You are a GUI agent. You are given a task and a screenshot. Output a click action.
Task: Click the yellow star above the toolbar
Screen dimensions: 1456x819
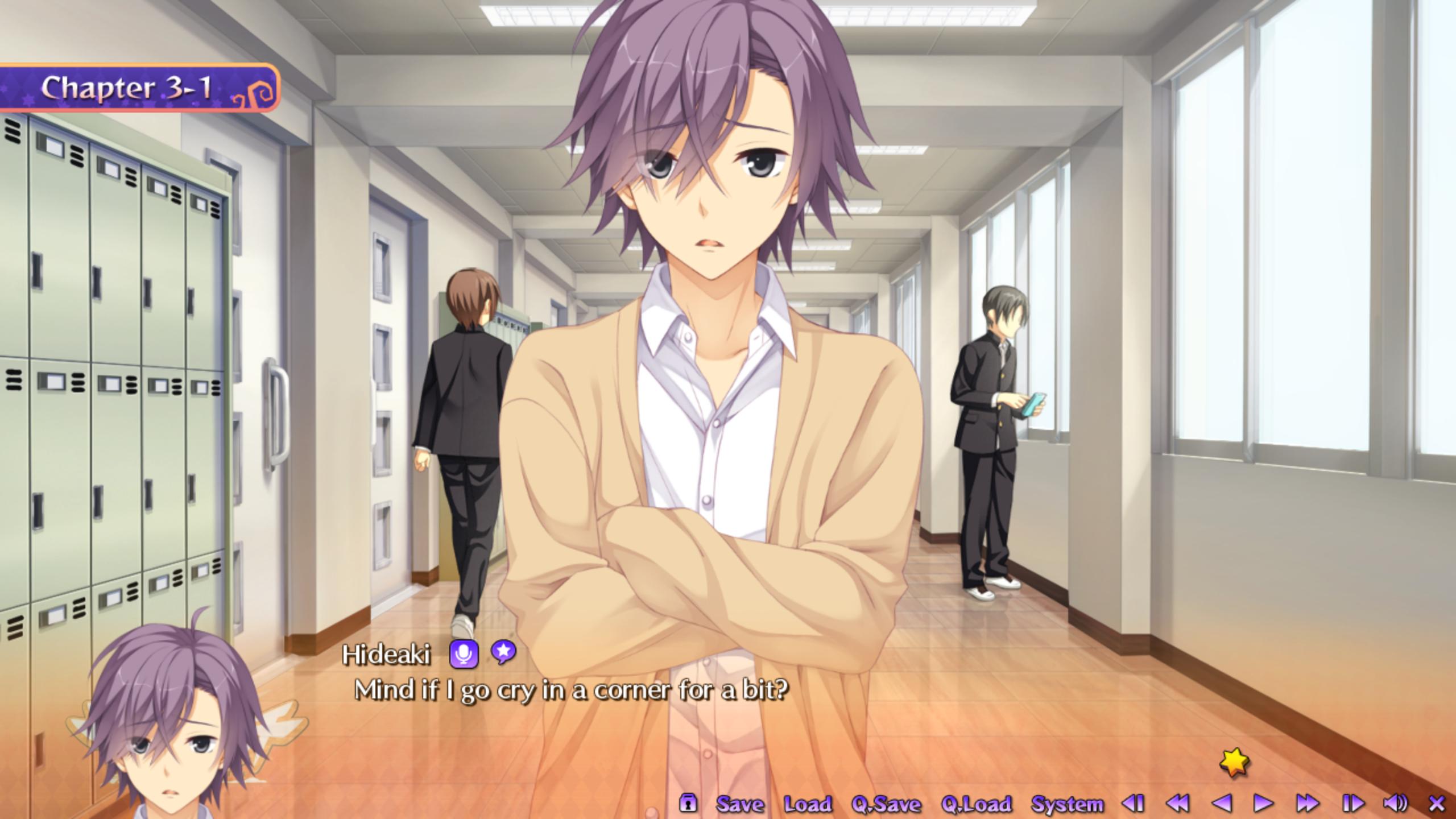(x=1235, y=762)
